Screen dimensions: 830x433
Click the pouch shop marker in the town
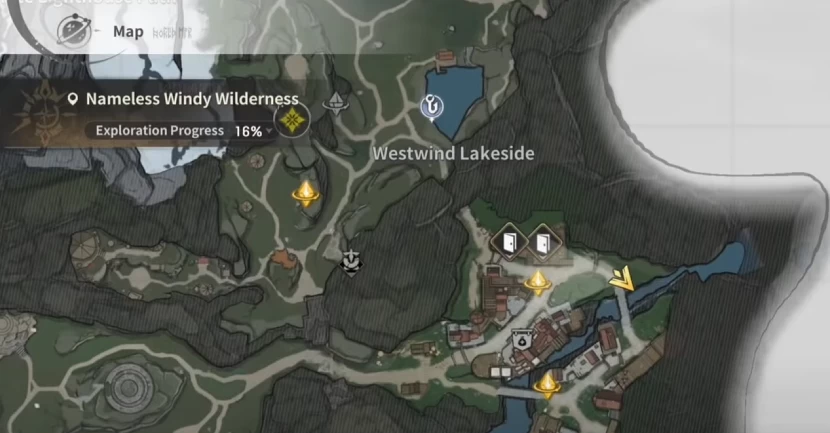521,340
